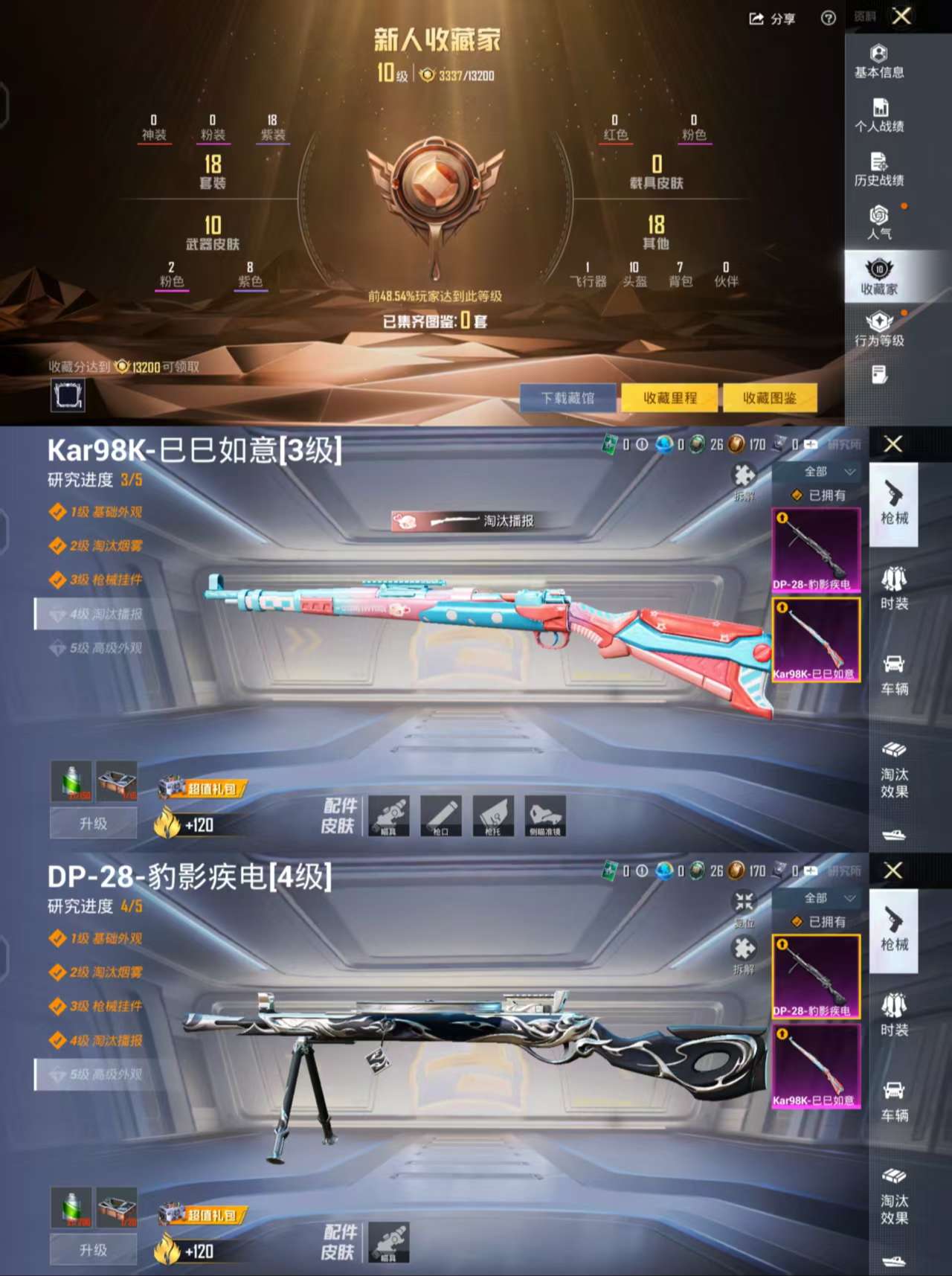Select the Kar98K-巳巳如意 owned thumbnail
Image resolution: width=952 pixels, height=1276 pixels.
pos(816,640)
